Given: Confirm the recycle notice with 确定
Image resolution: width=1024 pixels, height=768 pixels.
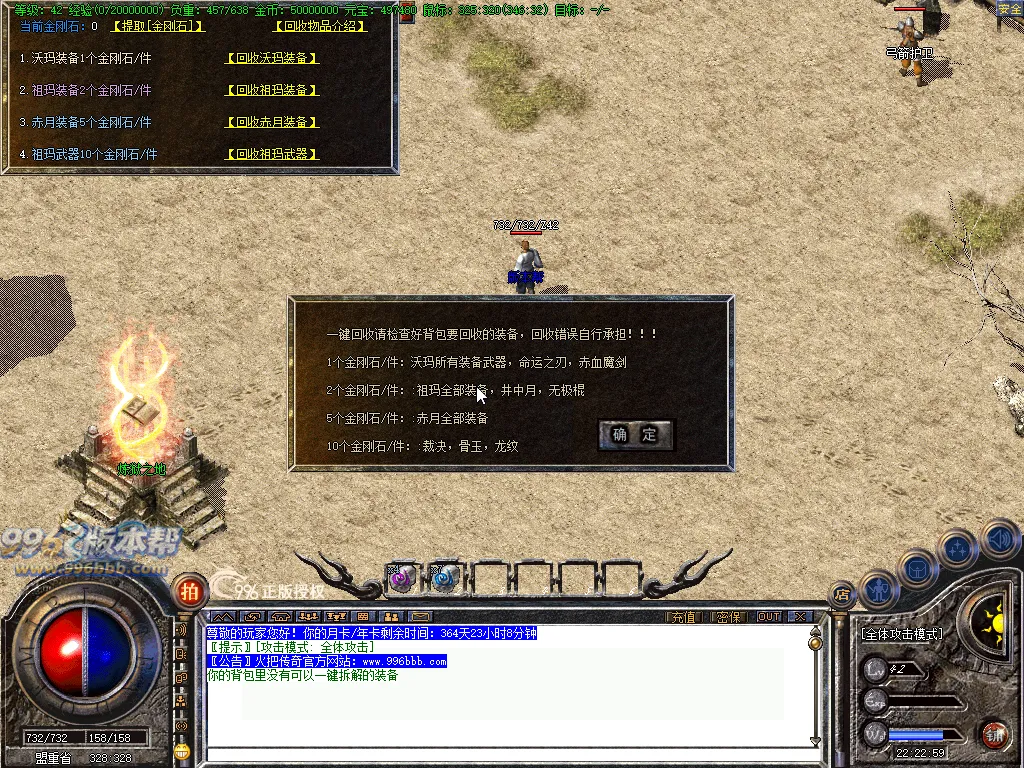Looking at the screenshot, I should tap(635, 435).
